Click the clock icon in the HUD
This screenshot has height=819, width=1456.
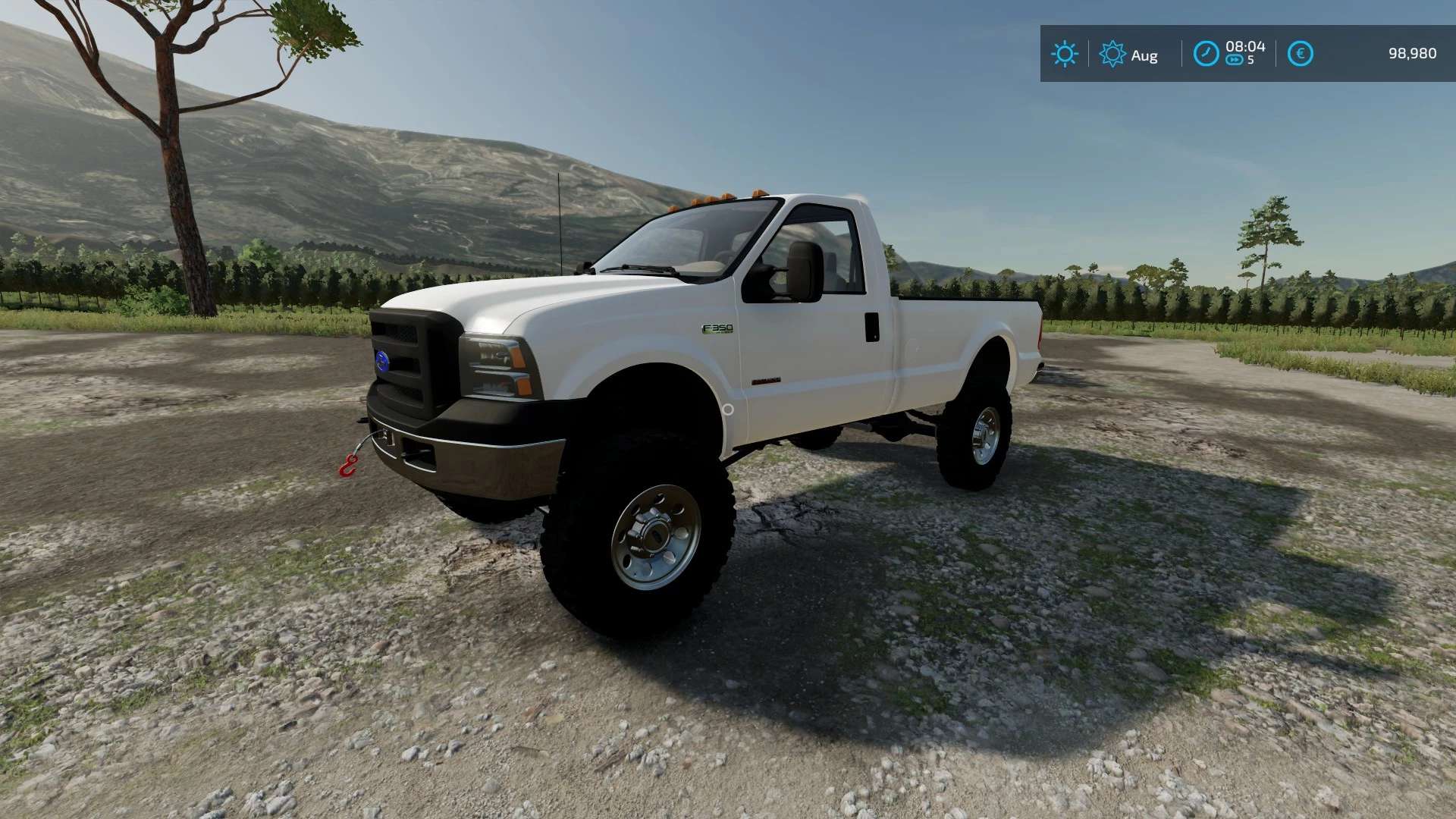pyautogui.click(x=1206, y=54)
